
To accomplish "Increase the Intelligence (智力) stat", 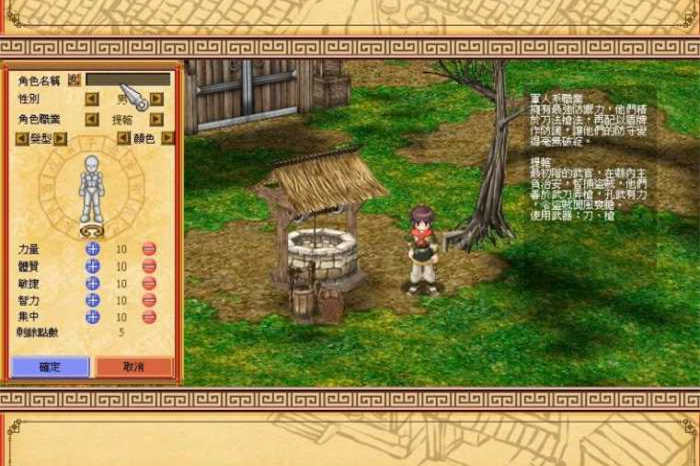I will pos(92,300).
